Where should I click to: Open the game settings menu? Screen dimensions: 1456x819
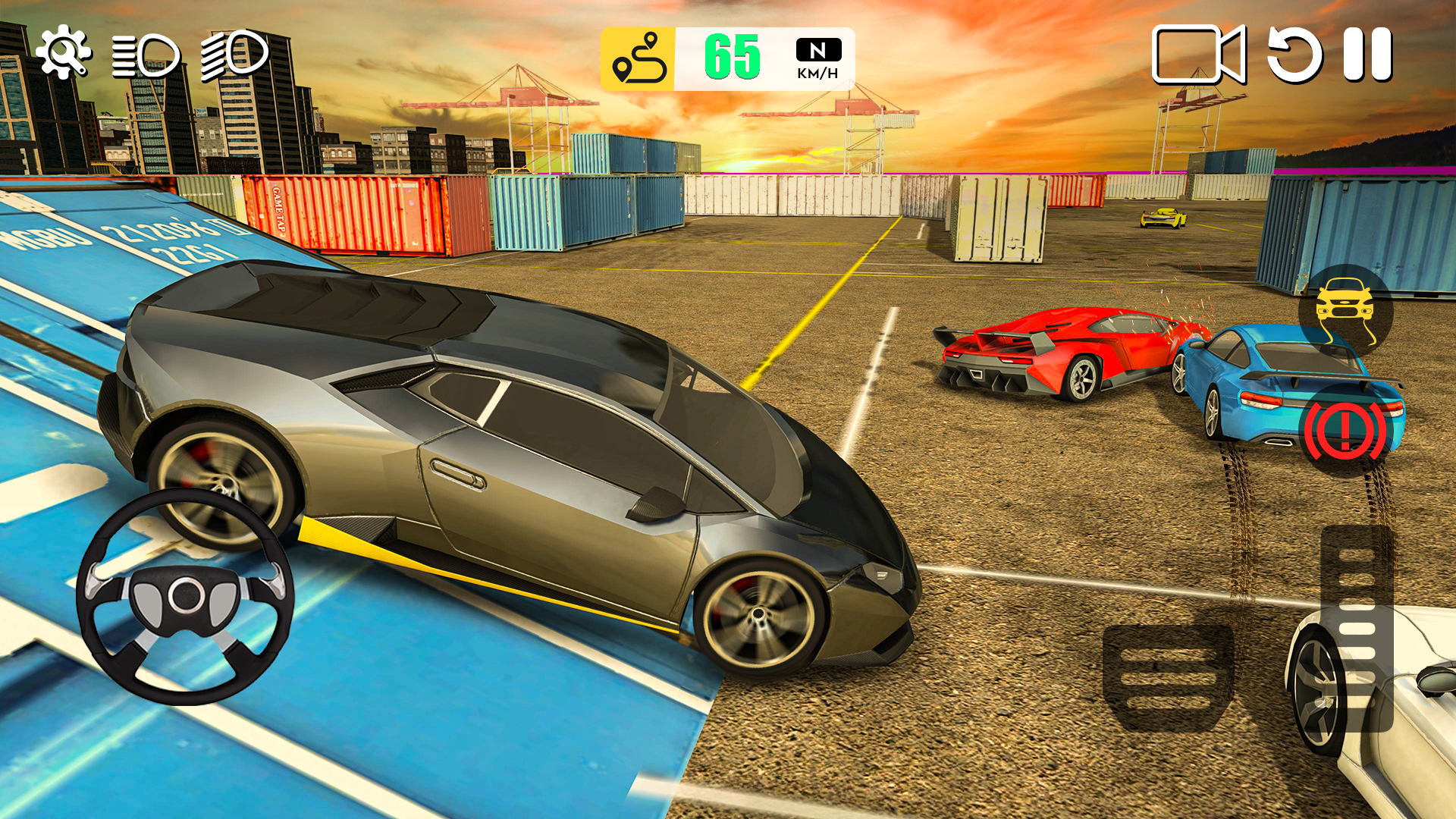pyautogui.click(x=64, y=52)
